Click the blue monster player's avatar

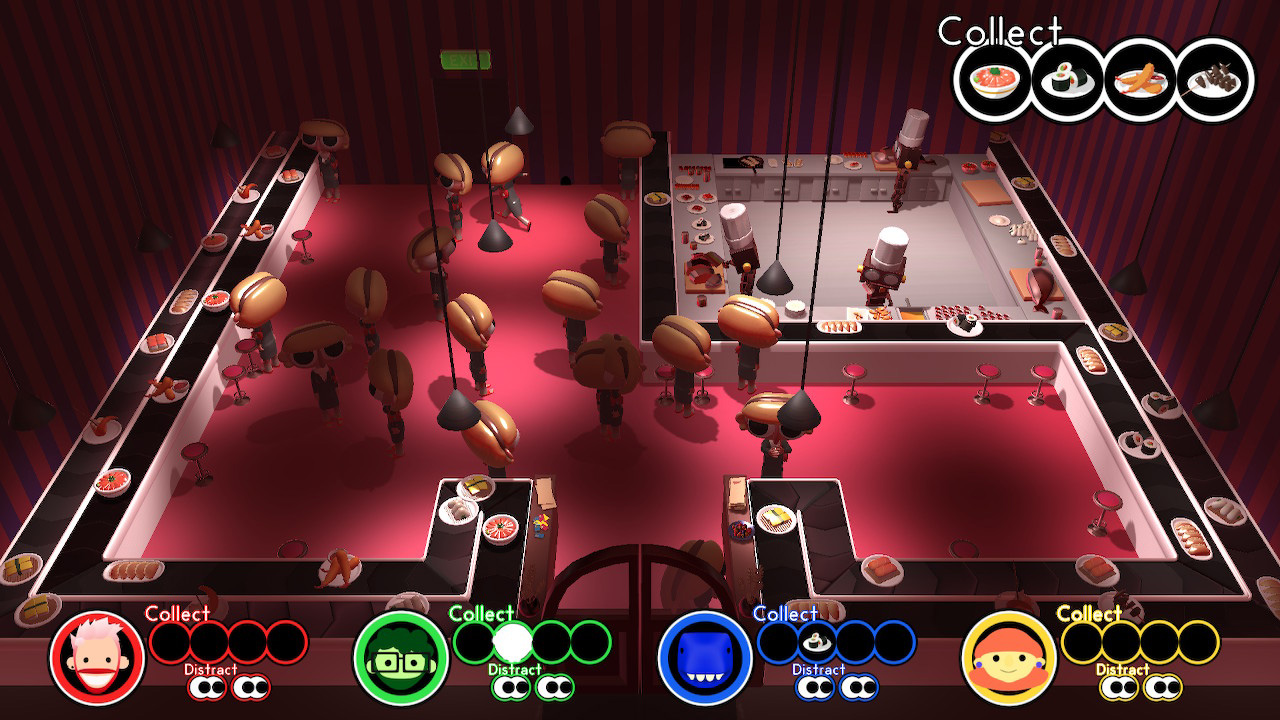[707, 660]
